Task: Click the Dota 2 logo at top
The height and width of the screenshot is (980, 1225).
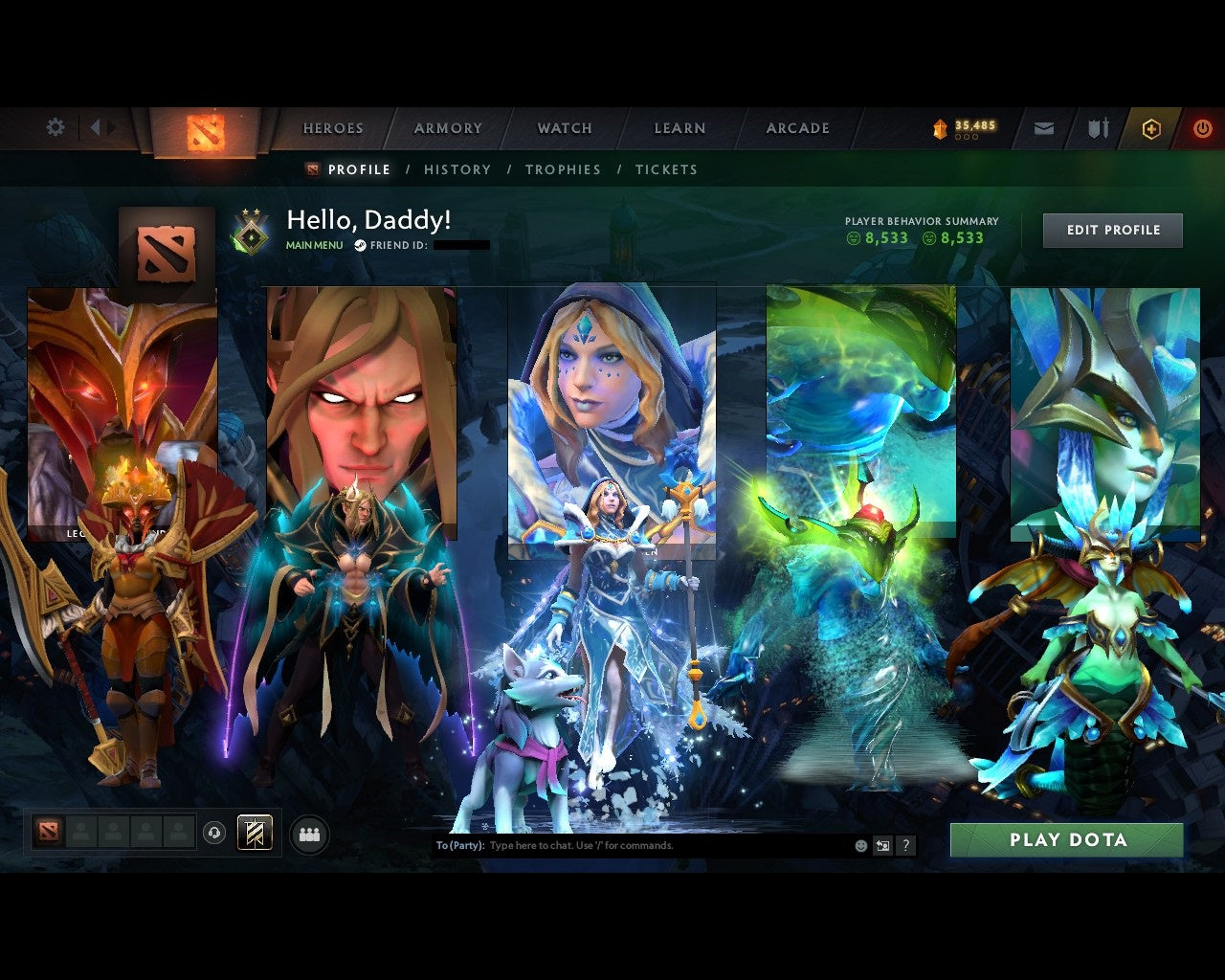Action: pyautogui.click(x=203, y=131)
